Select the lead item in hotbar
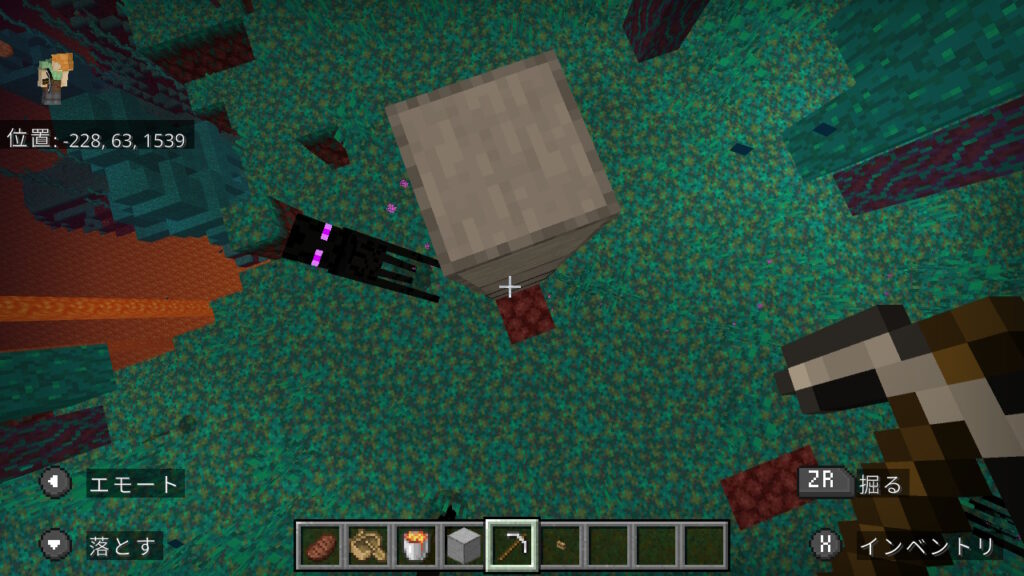The image size is (1024, 576). point(368,546)
